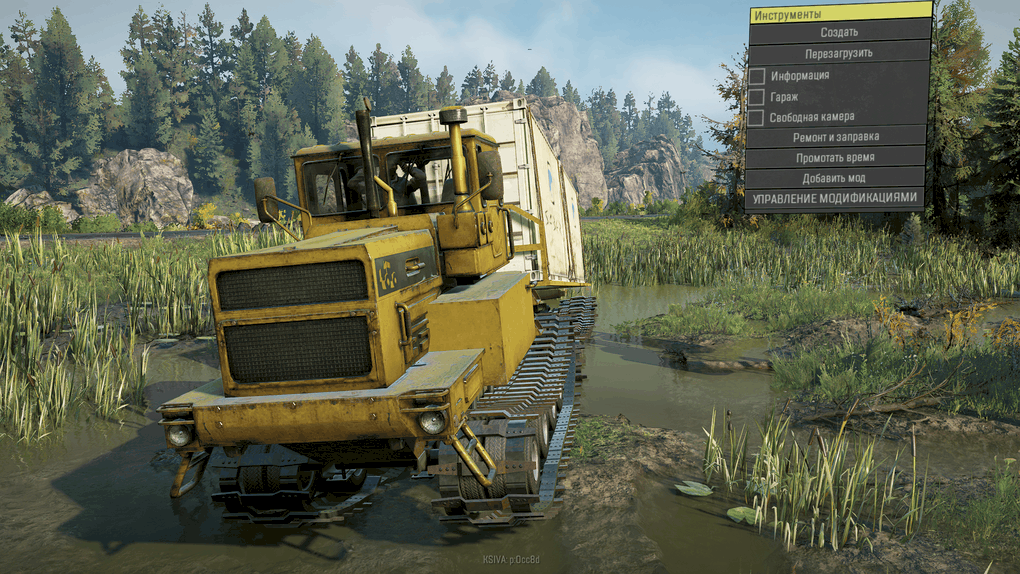Enable the Гараж checkbox

click(757, 96)
